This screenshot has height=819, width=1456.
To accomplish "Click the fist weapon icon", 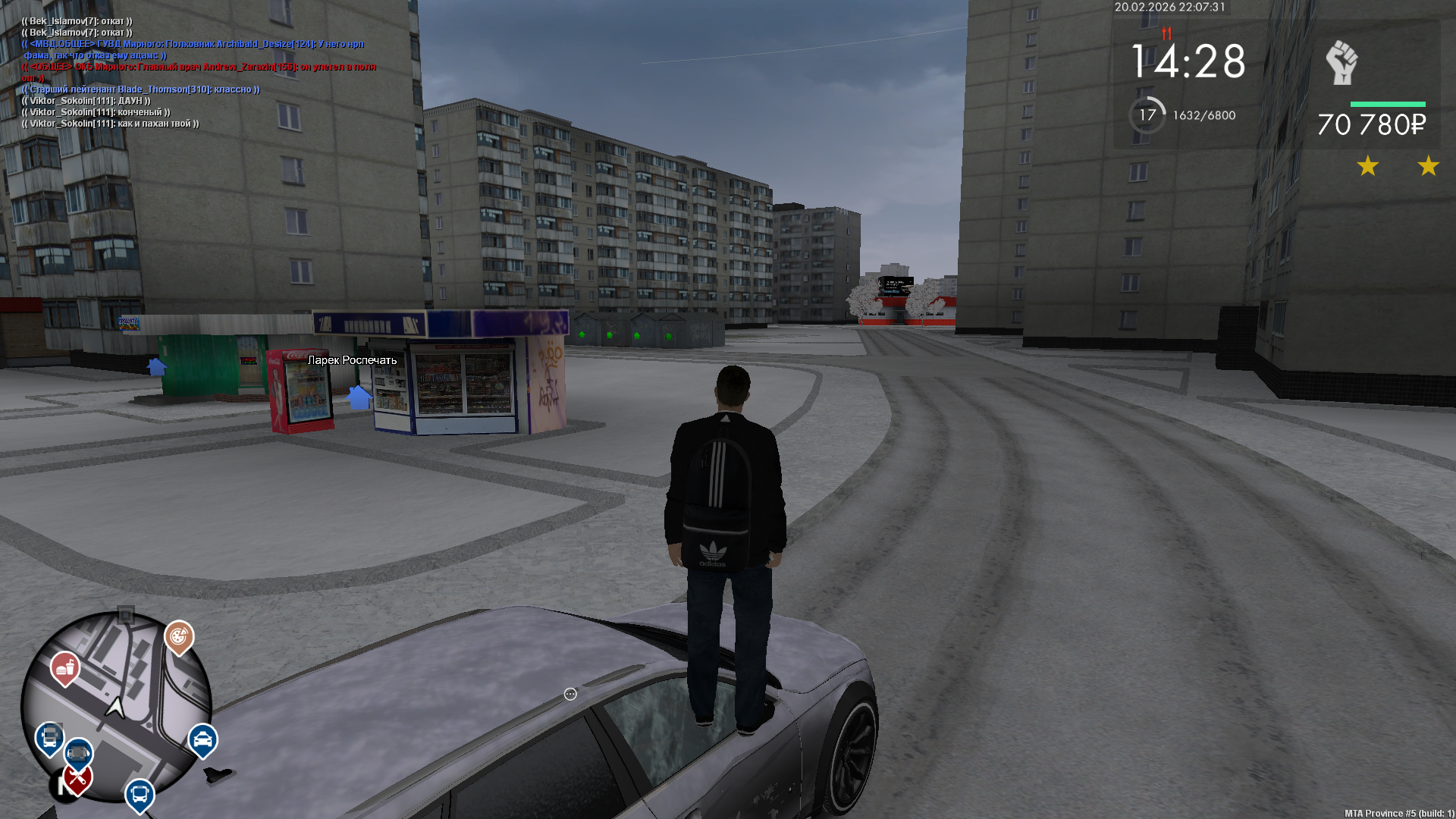I will [1341, 63].
